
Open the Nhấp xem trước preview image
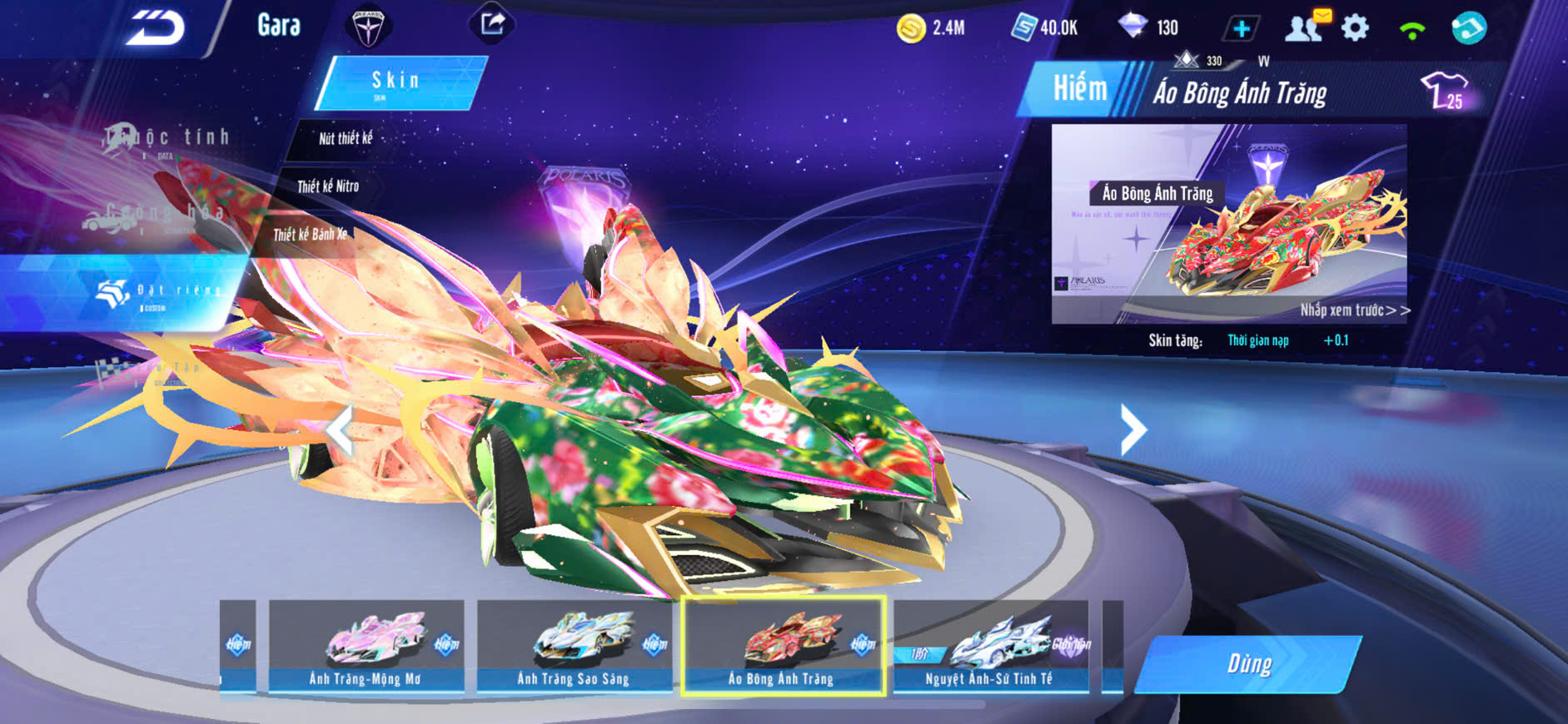[1229, 225]
